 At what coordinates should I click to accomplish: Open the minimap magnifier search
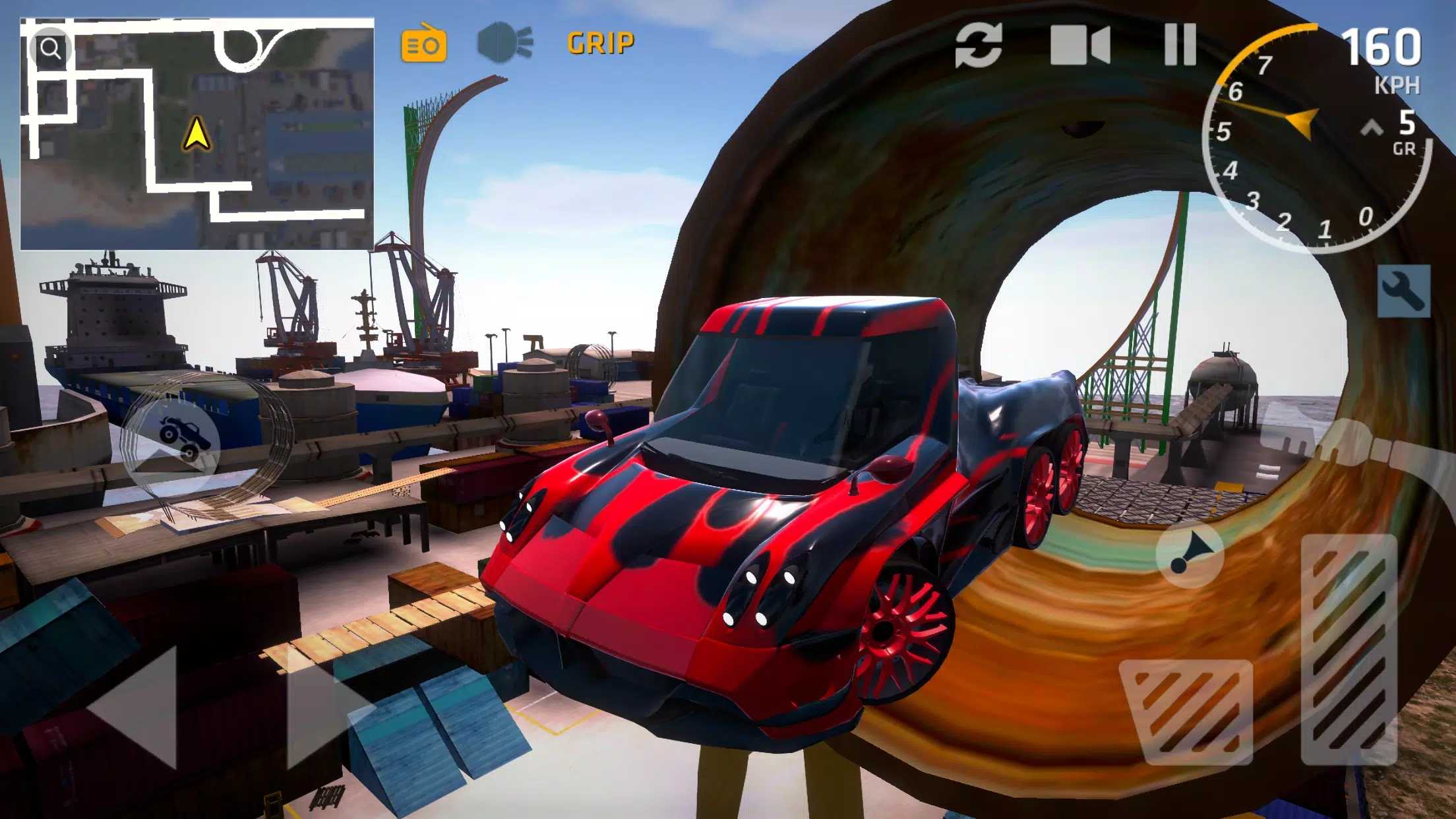[51, 47]
